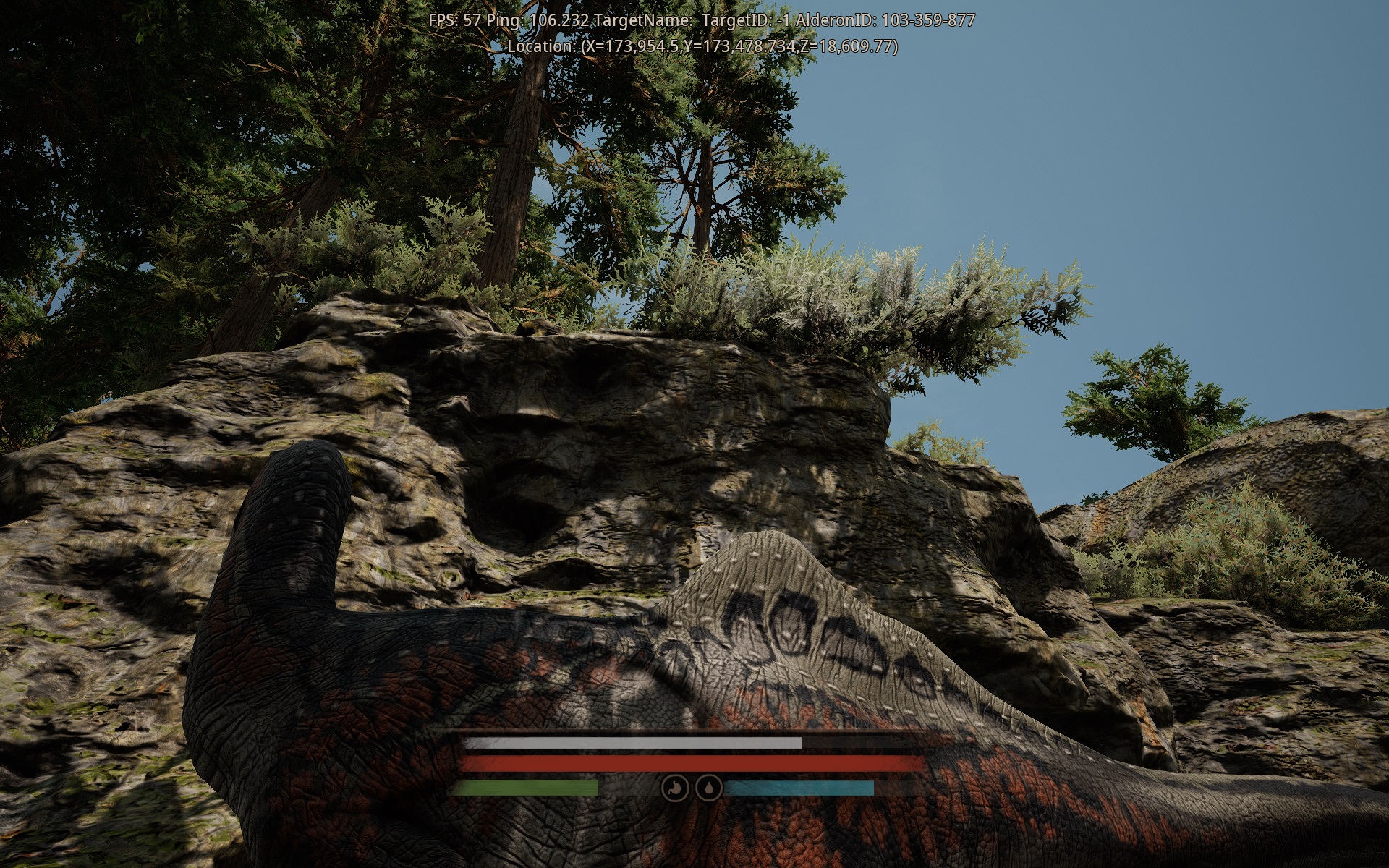
Task: Tap the stomach symbol inside its dark circle
Action: pyautogui.click(x=674, y=788)
